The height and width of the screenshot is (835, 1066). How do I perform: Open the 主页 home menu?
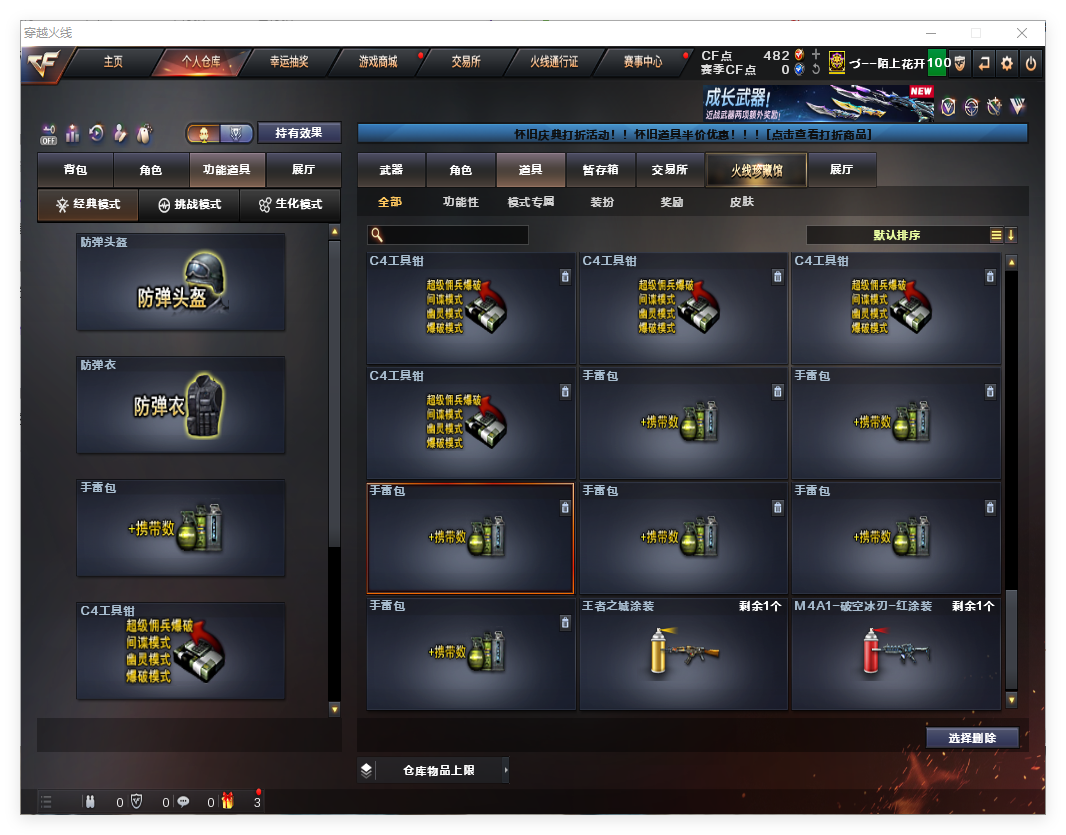click(x=113, y=62)
